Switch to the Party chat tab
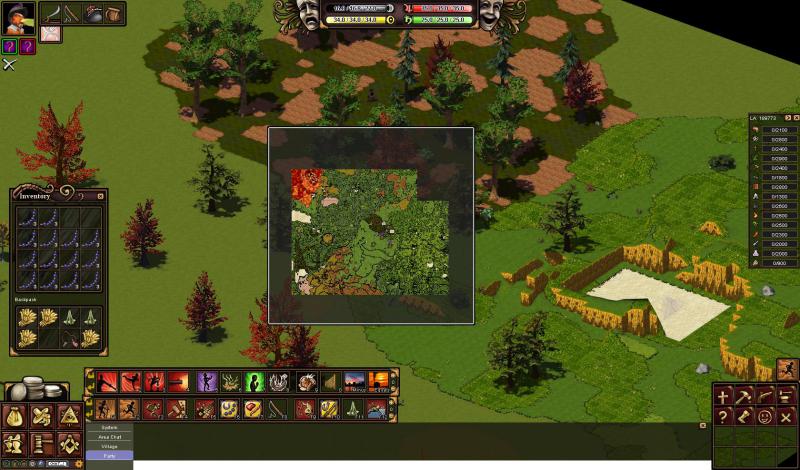The image size is (800, 470). coord(110,455)
